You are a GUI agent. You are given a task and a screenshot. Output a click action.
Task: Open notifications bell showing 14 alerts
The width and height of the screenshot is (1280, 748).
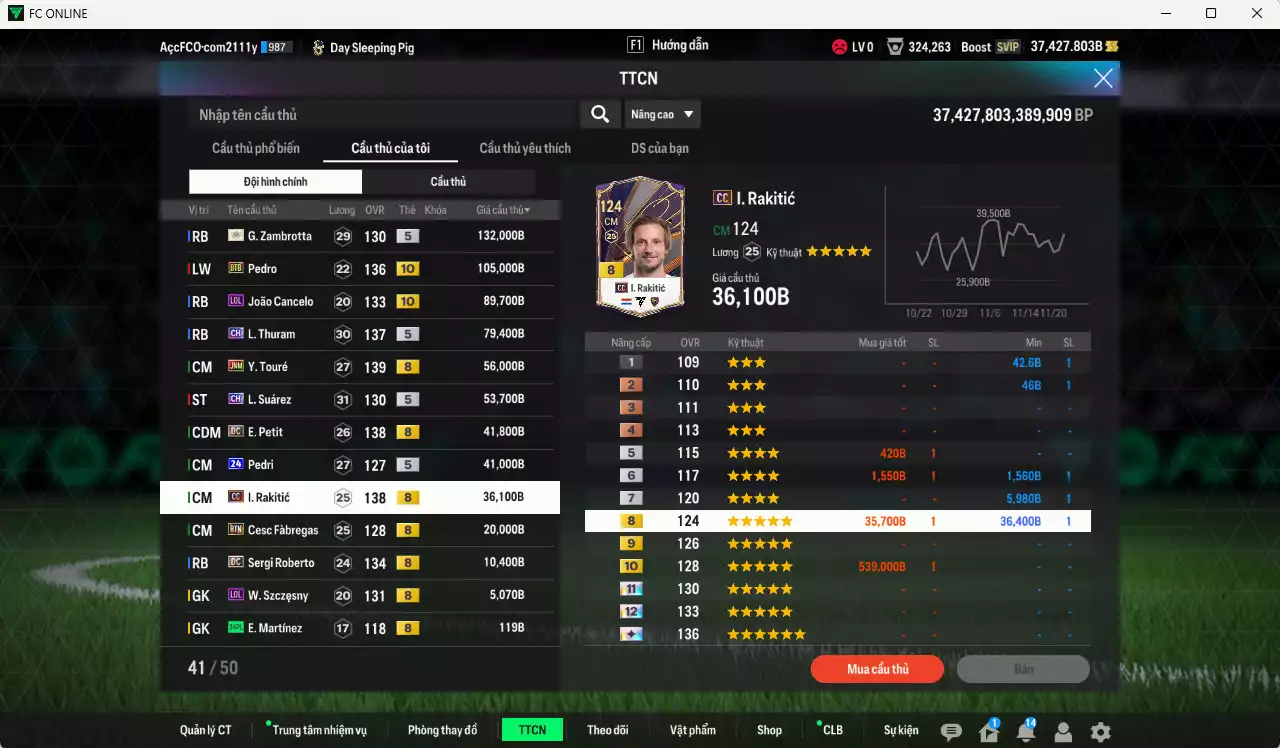coord(1026,732)
